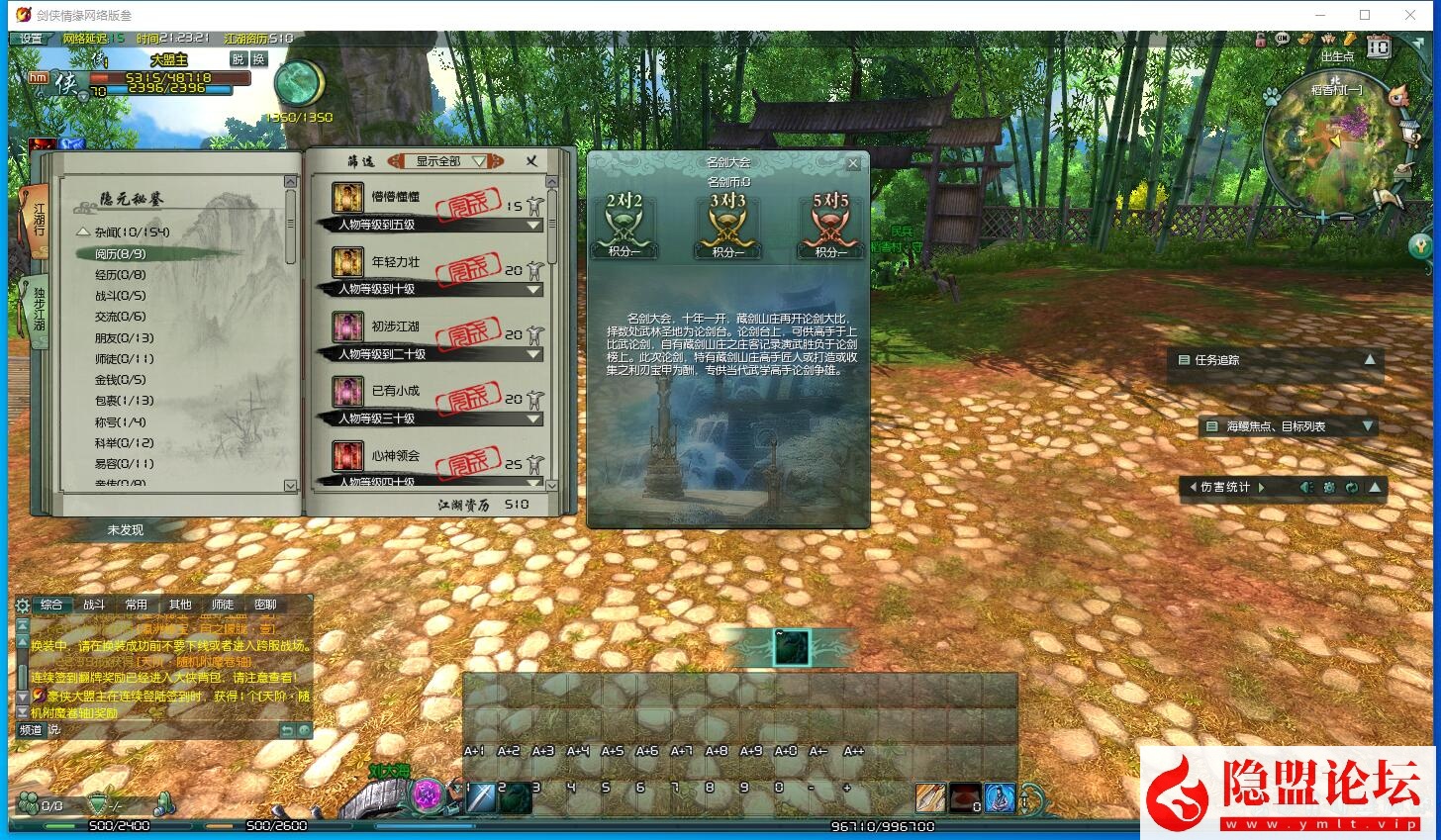
Task: Mute the speaker on the 伤害统计 bar
Action: (x=1306, y=487)
